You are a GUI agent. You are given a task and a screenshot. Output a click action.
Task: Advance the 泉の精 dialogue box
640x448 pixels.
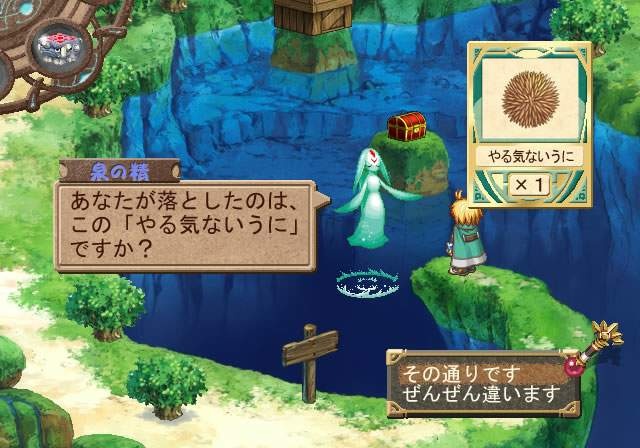click(x=185, y=225)
